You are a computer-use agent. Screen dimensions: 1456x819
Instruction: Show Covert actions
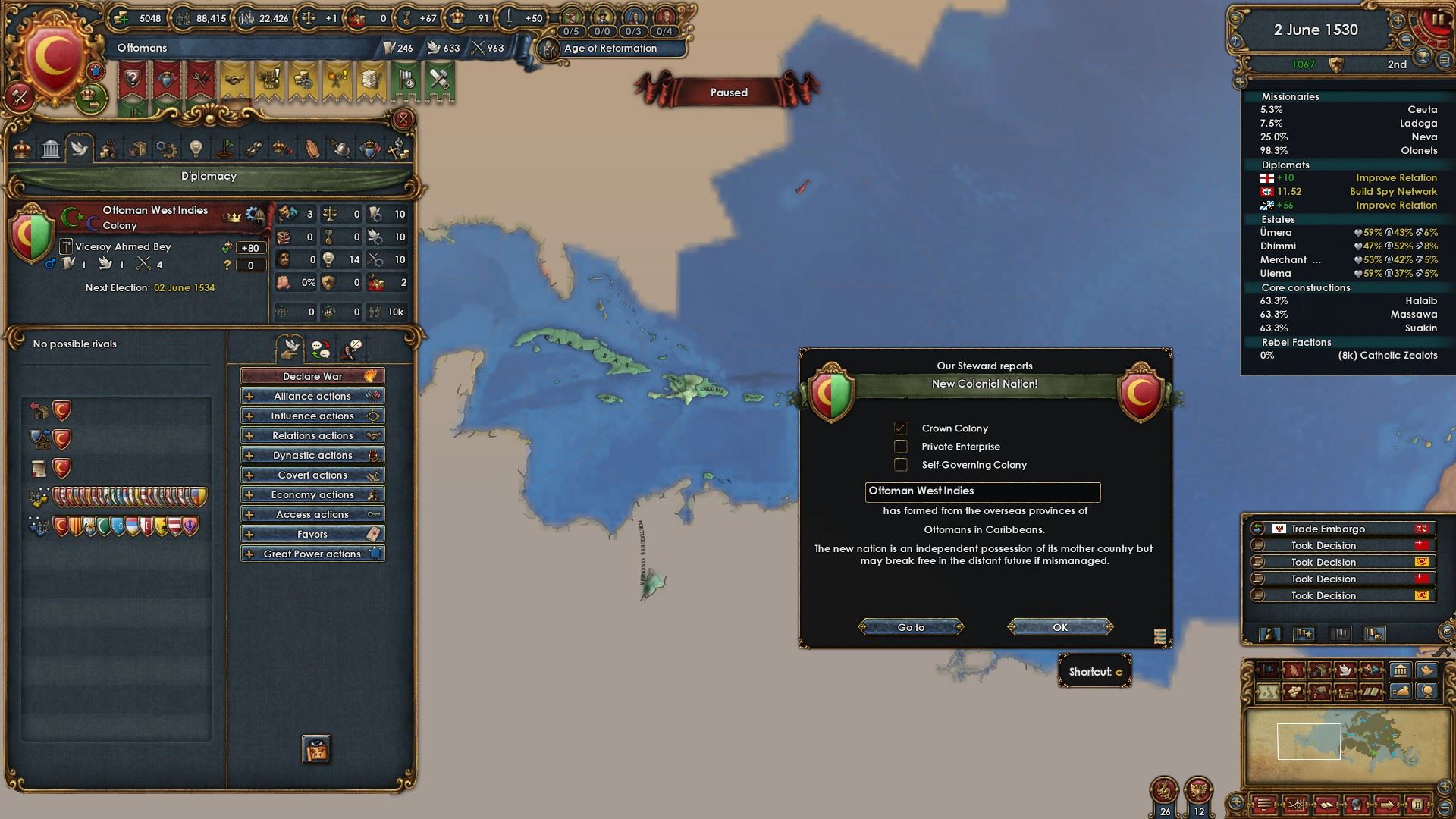[x=312, y=475]
